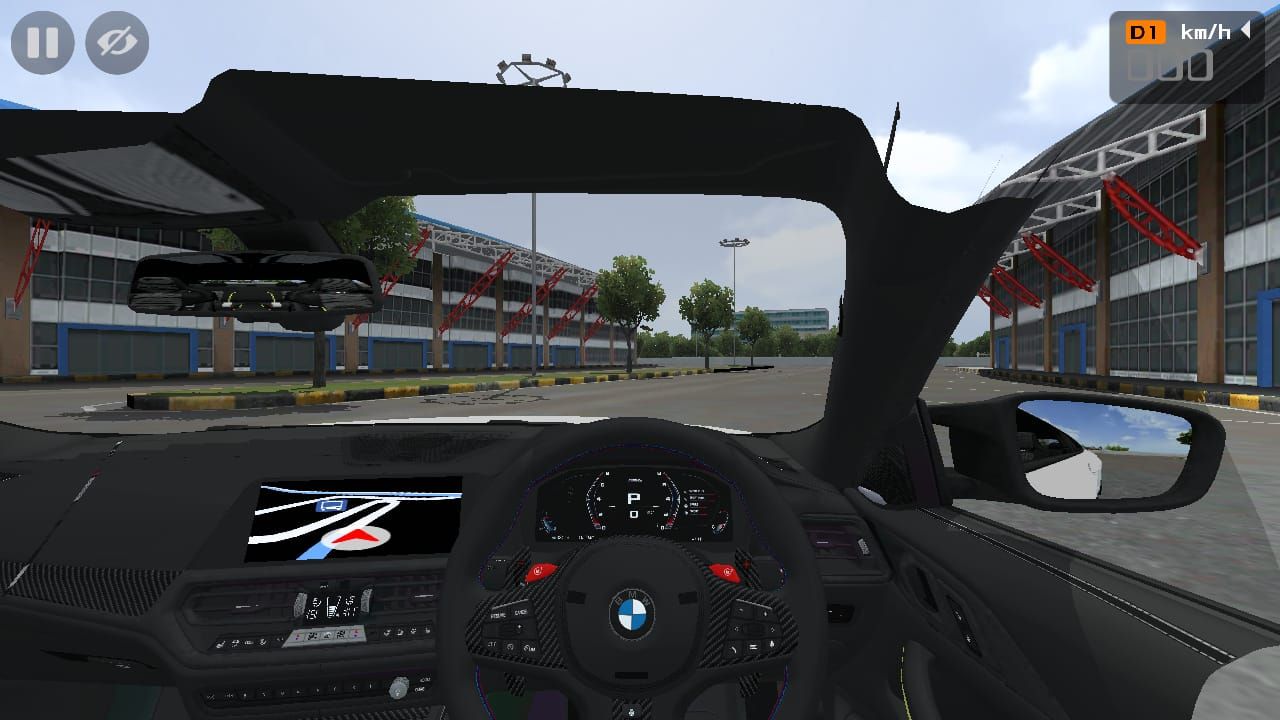Screen dimensions: 1280x720
Task: Click the arrow beside the km/h display
Action: 1247,30
